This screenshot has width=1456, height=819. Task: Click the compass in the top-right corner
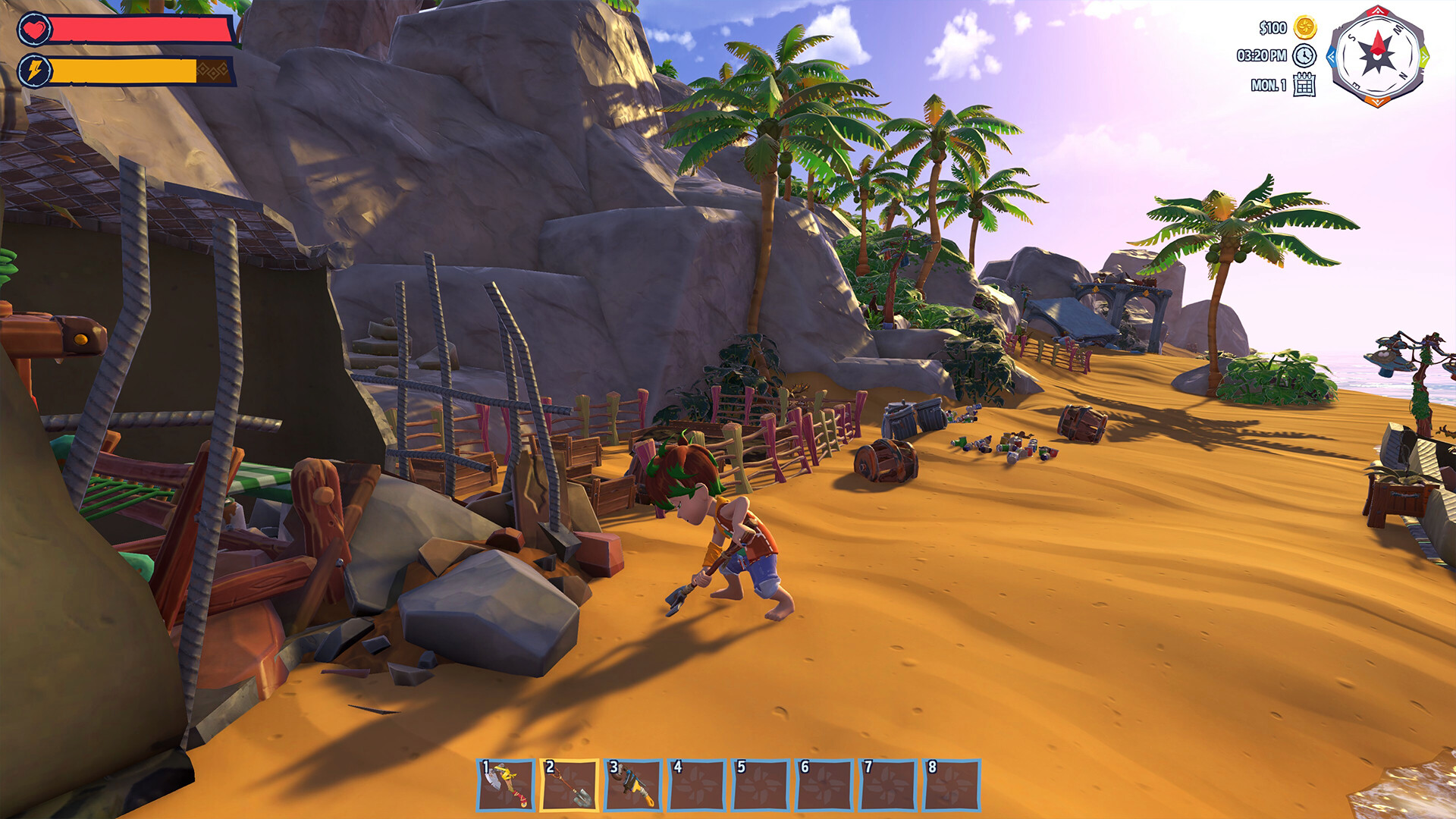1377,56
